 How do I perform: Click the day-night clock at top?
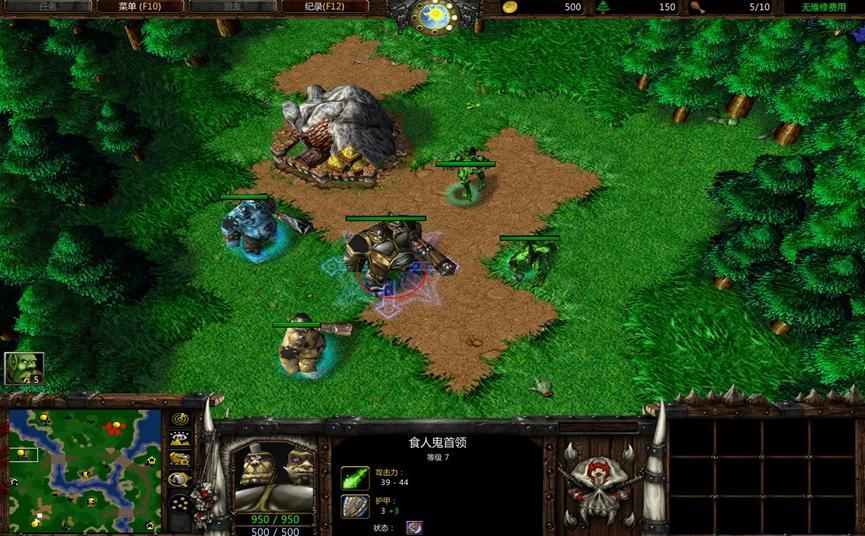click(x=435, y=15)
